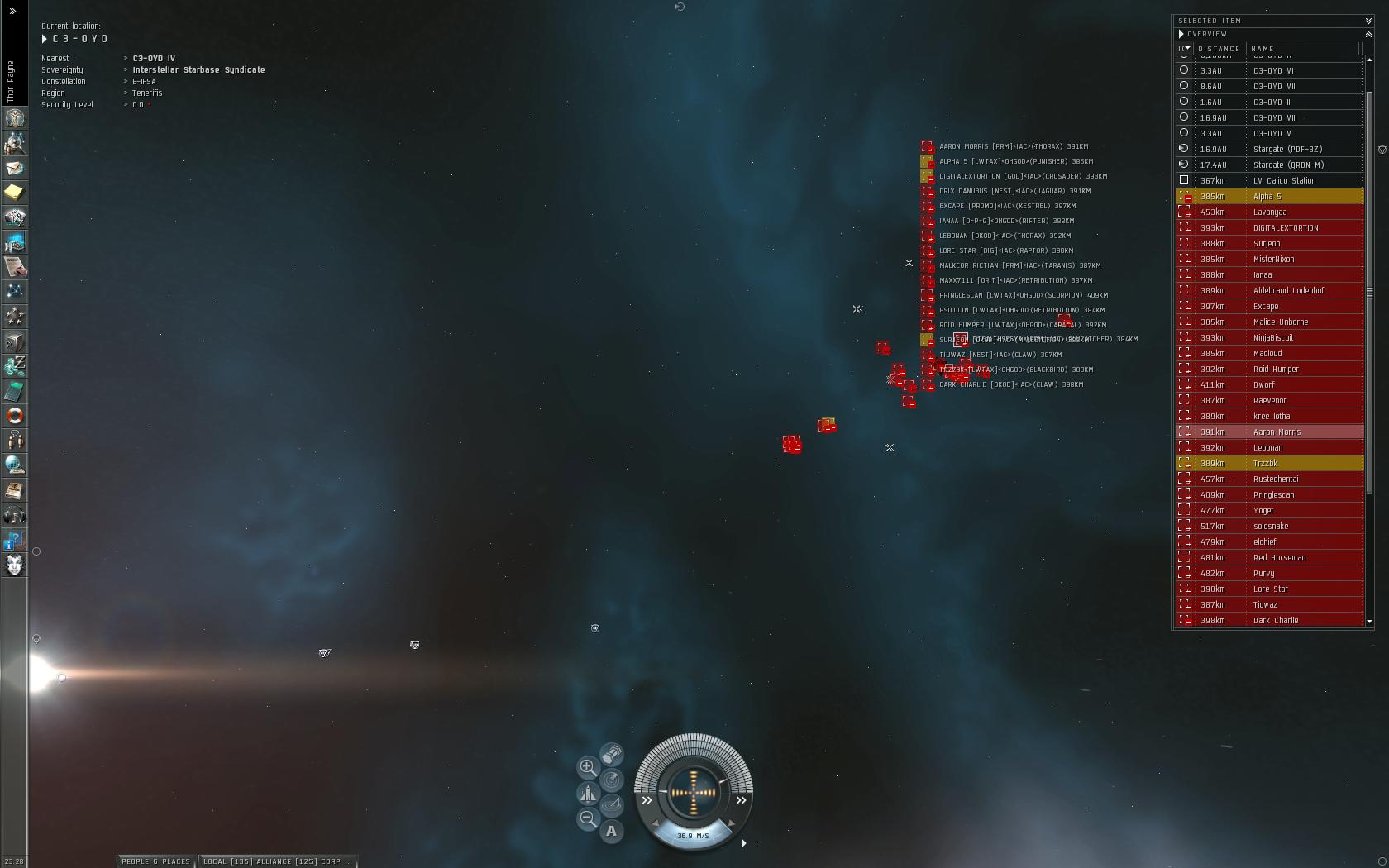Expand the sidebar with the double-arrow button
Viewport: 1389px width, 868px height.
(x=12, y=12)
